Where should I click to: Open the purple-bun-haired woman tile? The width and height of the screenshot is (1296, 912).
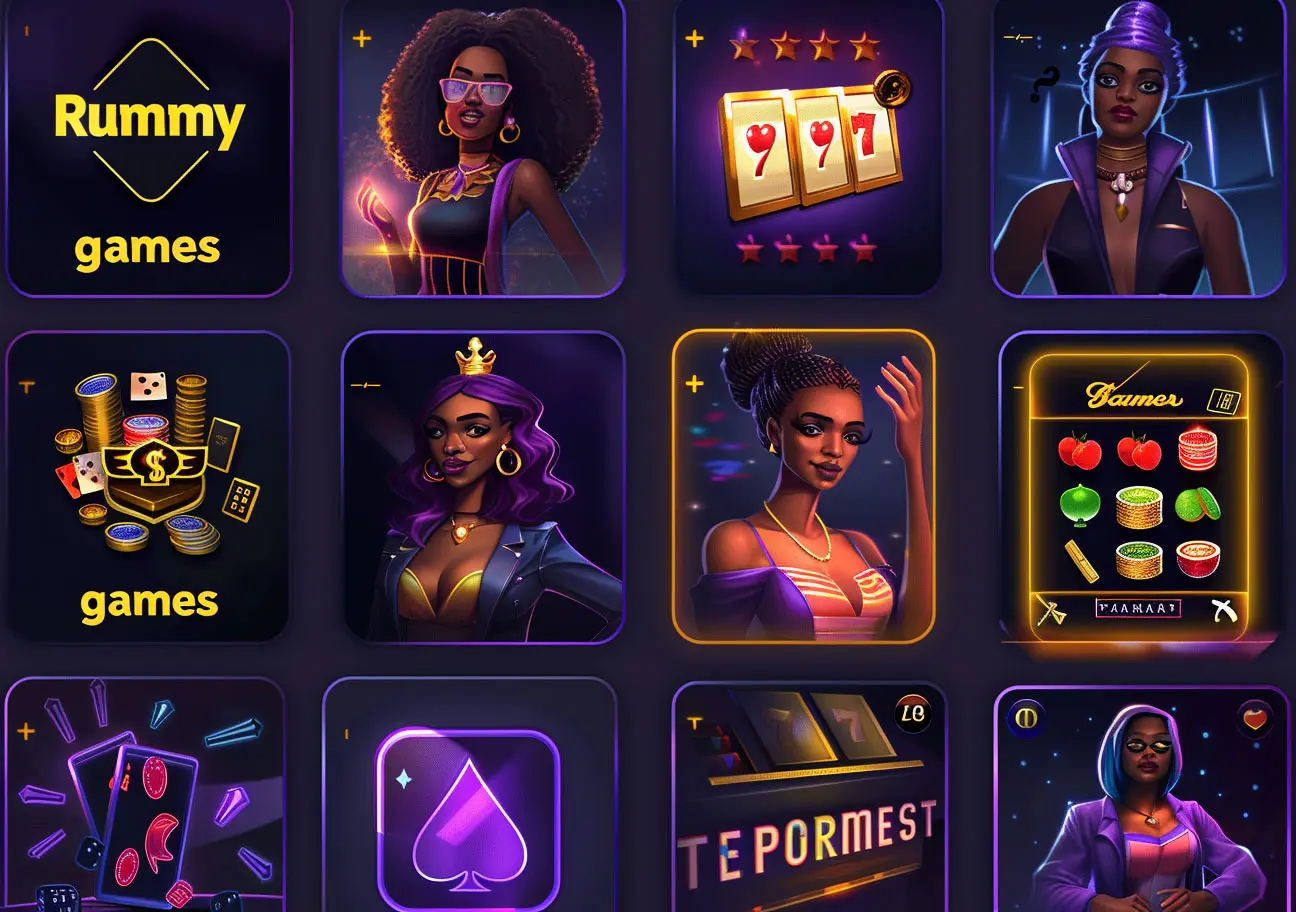(1138, 150)
